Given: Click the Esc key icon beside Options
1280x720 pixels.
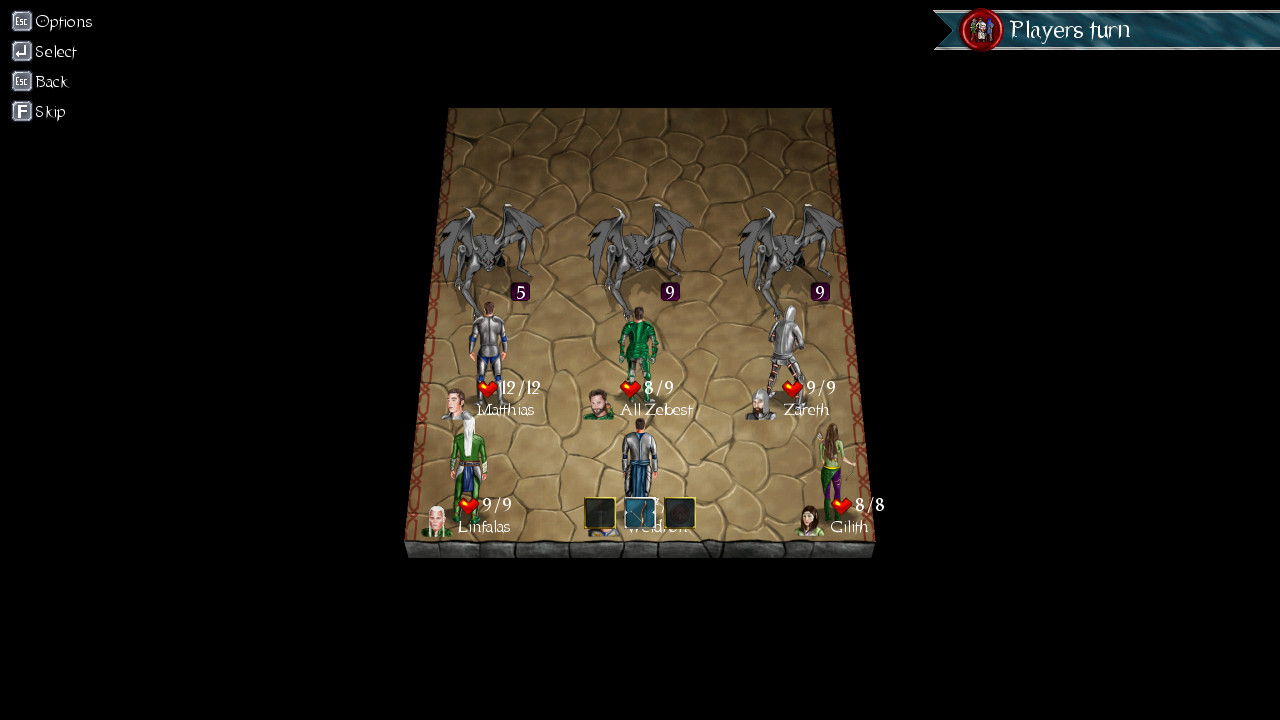Looking at the screenshot, I should (20, 20).
